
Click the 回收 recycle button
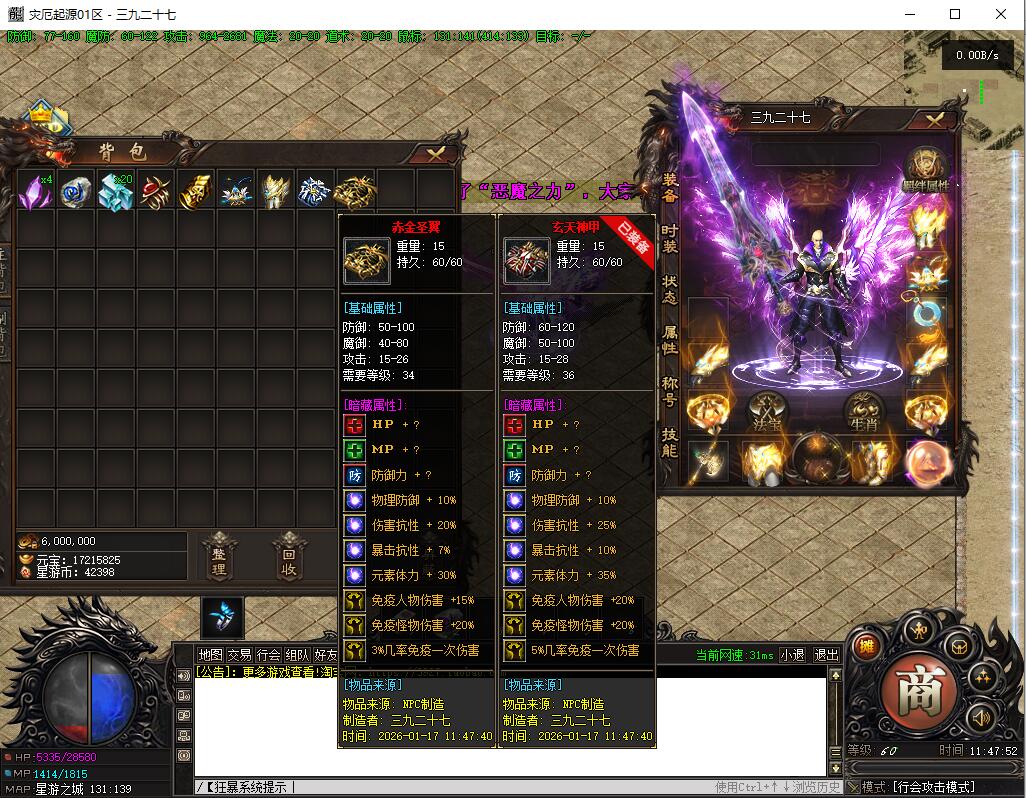coord(289,557)
